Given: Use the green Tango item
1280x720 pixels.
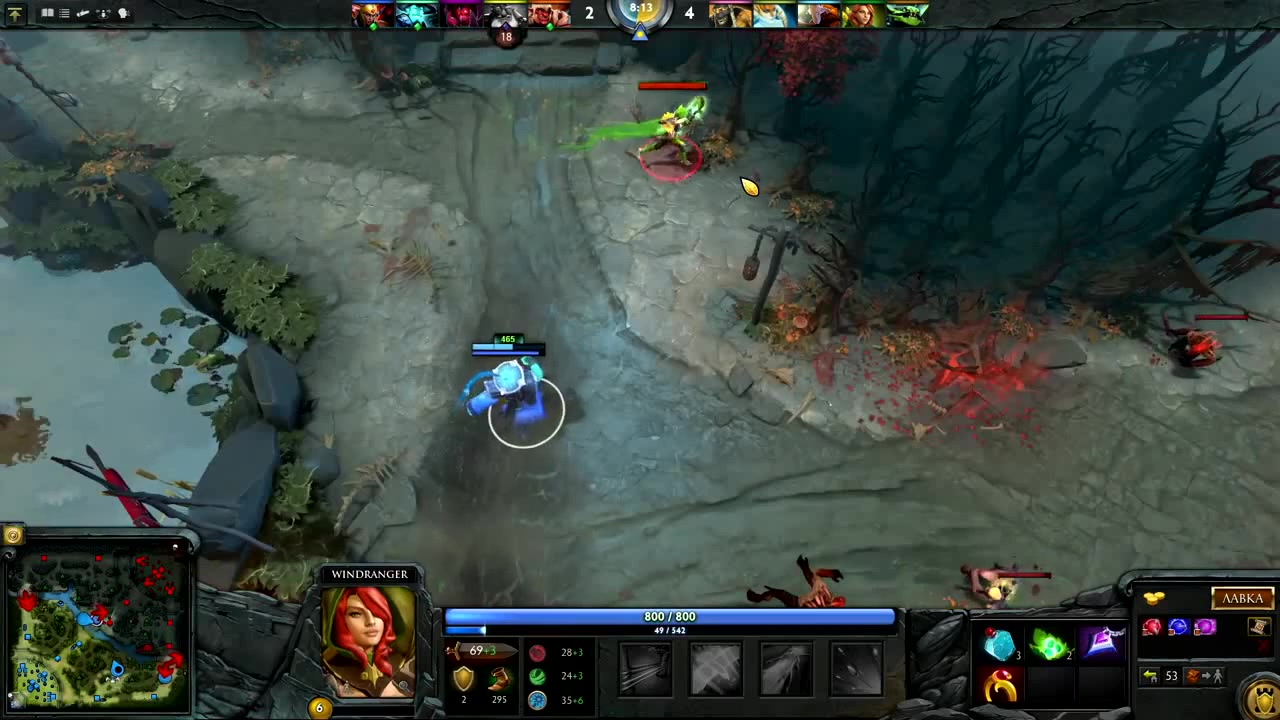Looking at the screenshot, I should pyautogui.click(x=1049, y=646).
